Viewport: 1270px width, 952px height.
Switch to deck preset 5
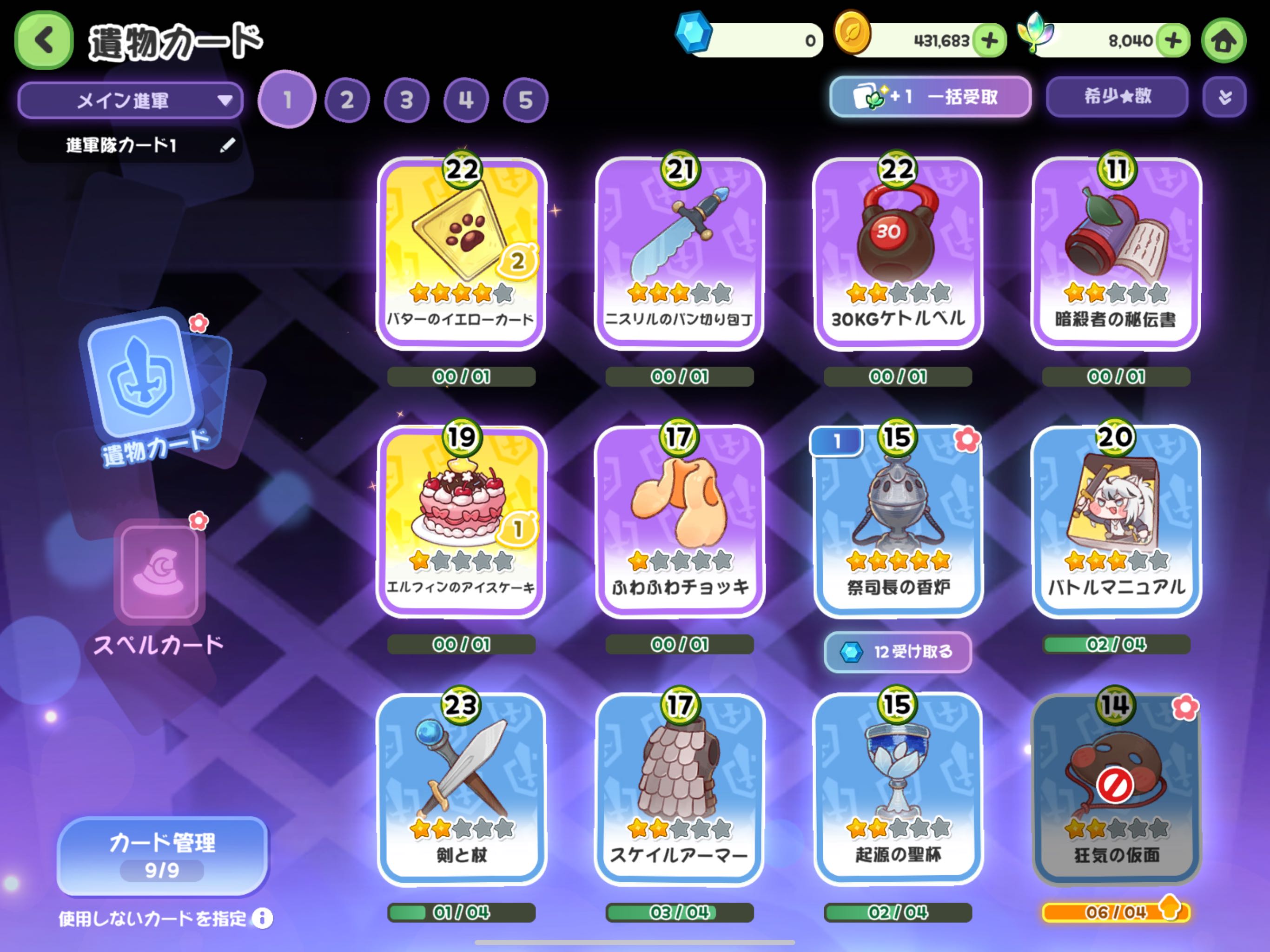pyautogui.click(x=525, y=100)
